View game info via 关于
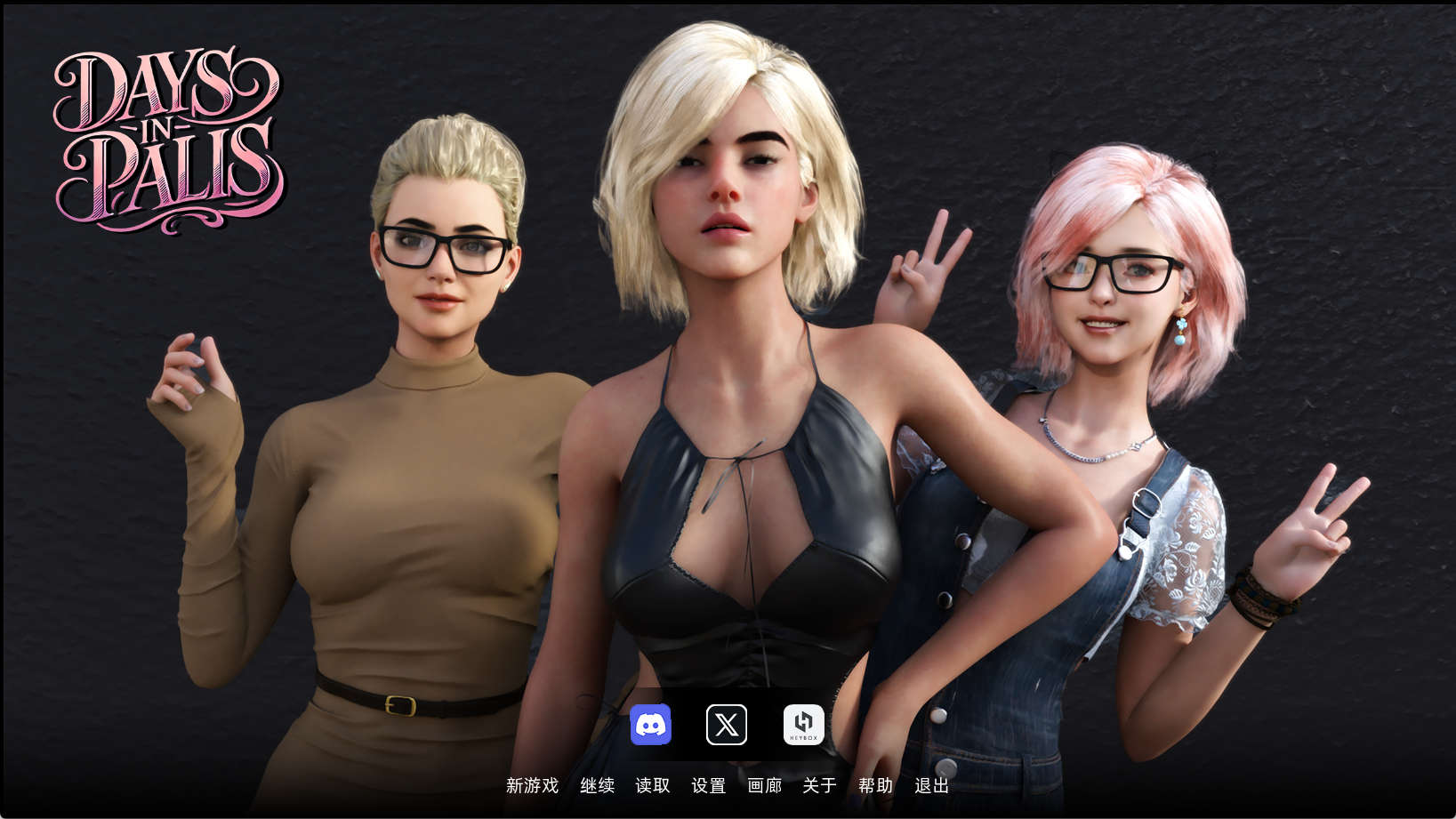The width and height of the screenshot is (1456, 819). (x=818, y=786)
